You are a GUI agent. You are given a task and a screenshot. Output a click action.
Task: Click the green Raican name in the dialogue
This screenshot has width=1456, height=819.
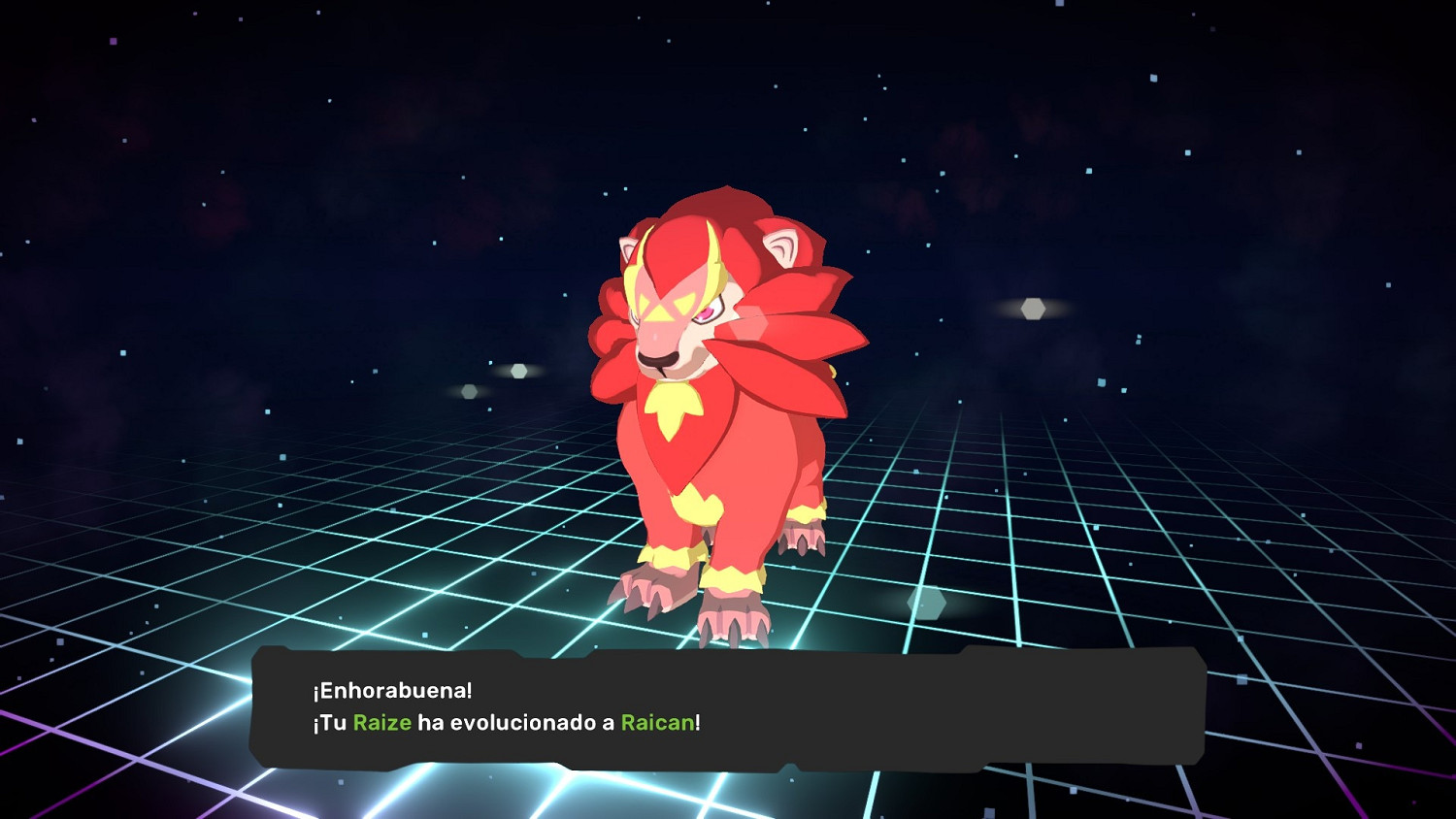click(656, 723)
